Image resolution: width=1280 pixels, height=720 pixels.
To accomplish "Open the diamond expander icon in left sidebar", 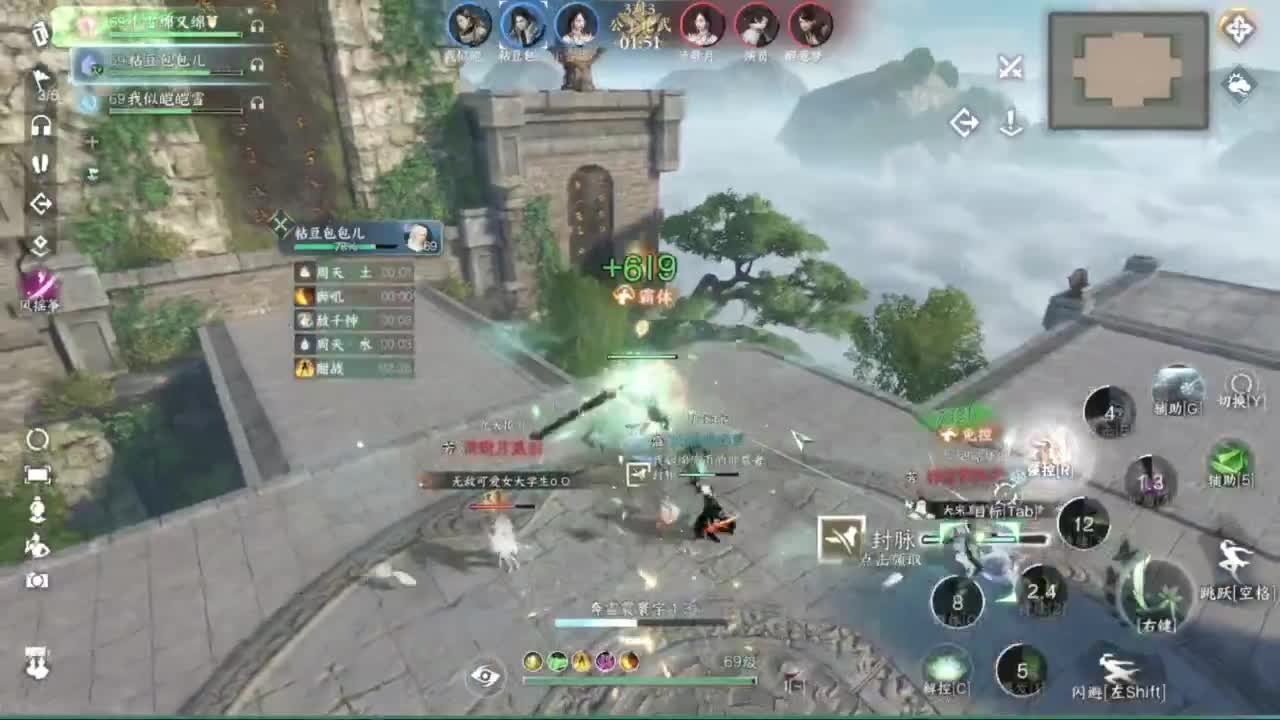I will click(41, 241).
